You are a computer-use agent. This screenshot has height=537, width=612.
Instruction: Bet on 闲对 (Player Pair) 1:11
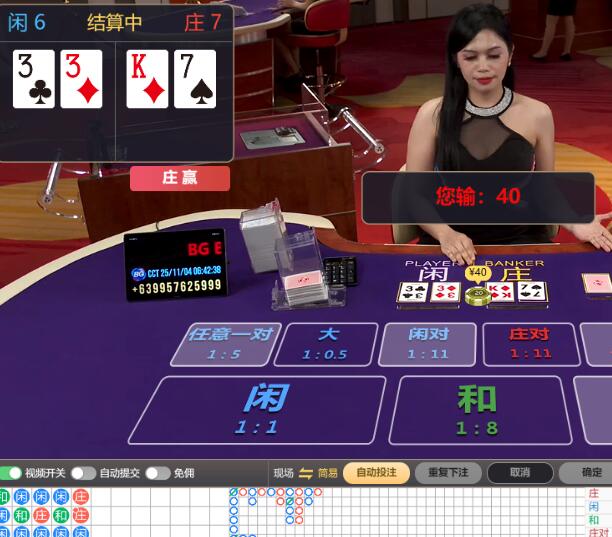428,344
